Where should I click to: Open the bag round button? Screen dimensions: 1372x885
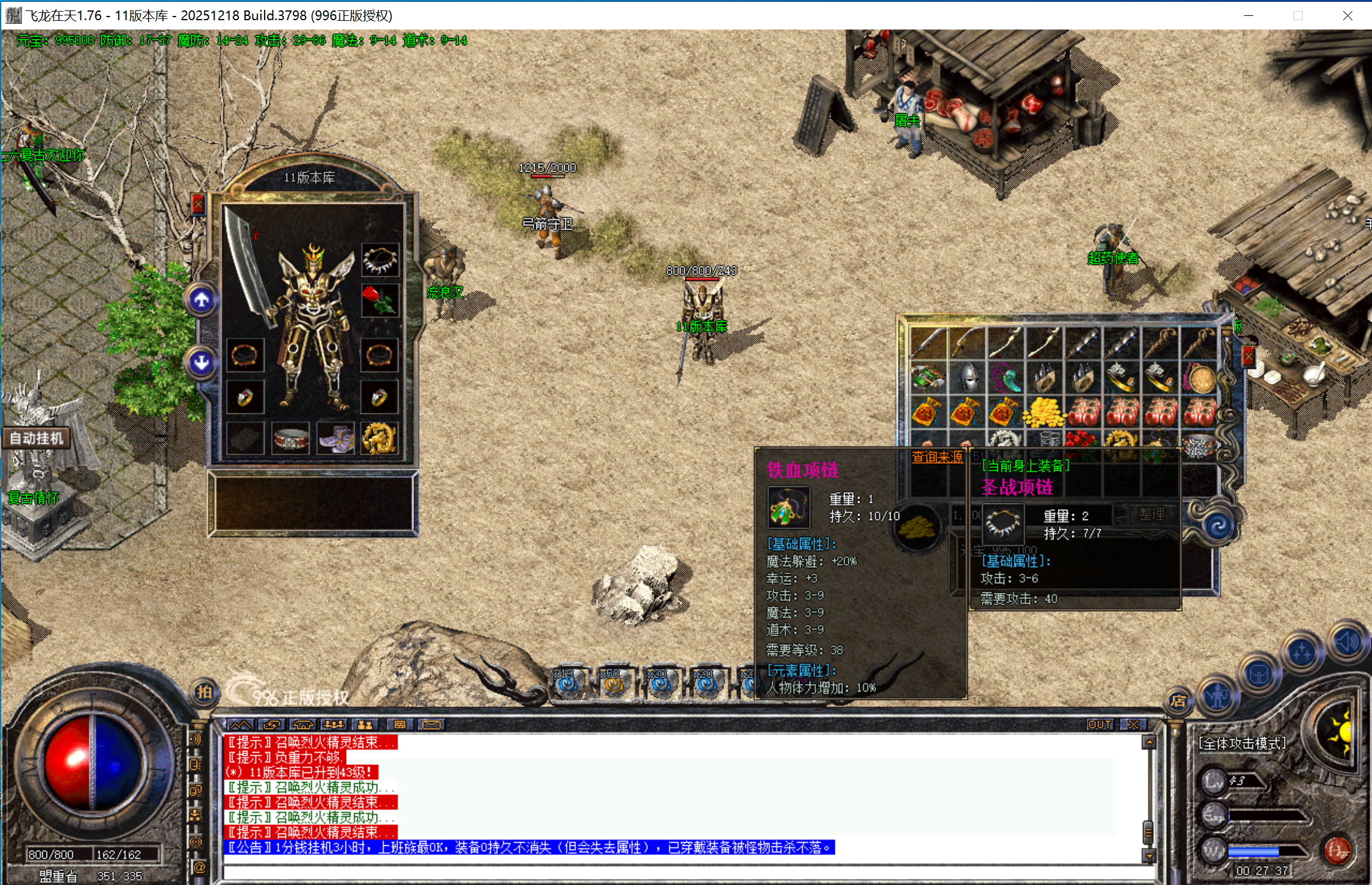click(1259, 675)
